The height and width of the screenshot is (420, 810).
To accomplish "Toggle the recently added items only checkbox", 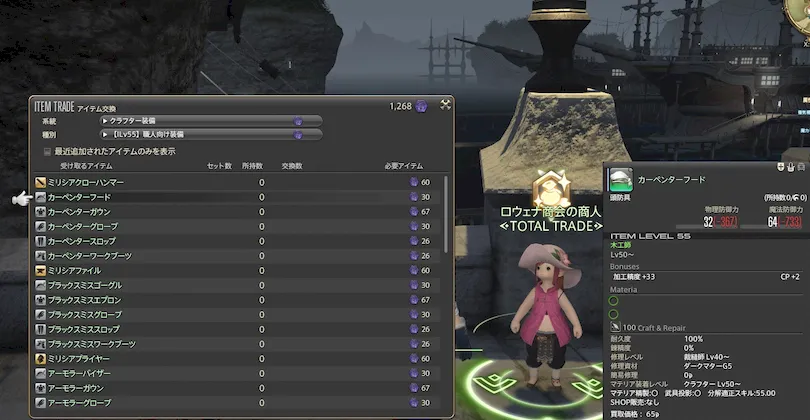I will pyautogui.click(x=47, y=151).
